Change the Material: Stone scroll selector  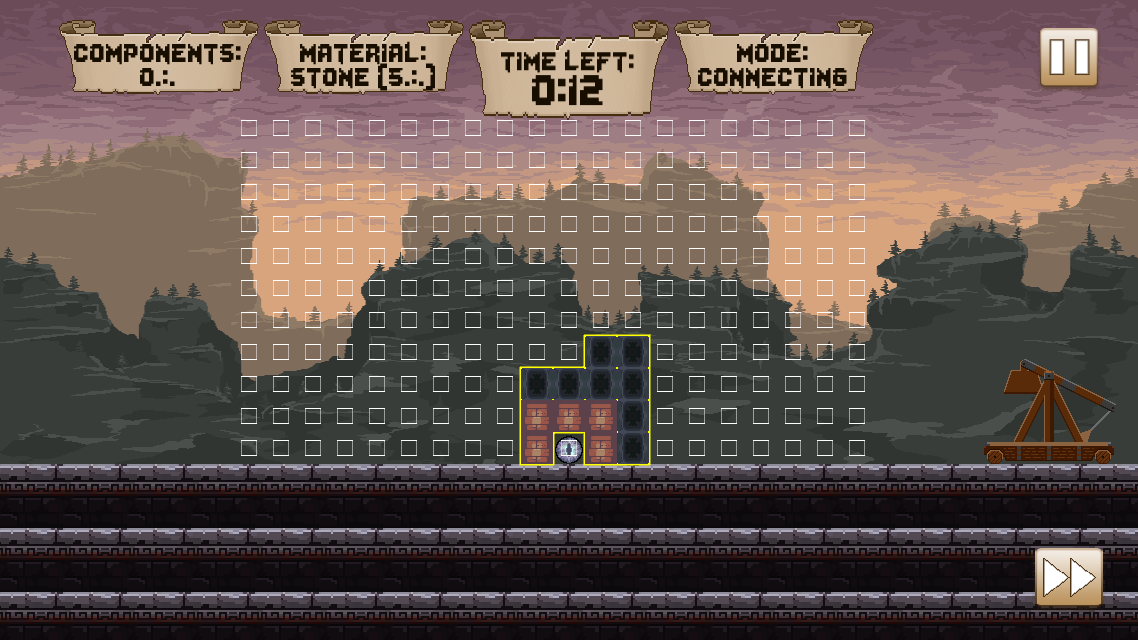tap(363, 64)
